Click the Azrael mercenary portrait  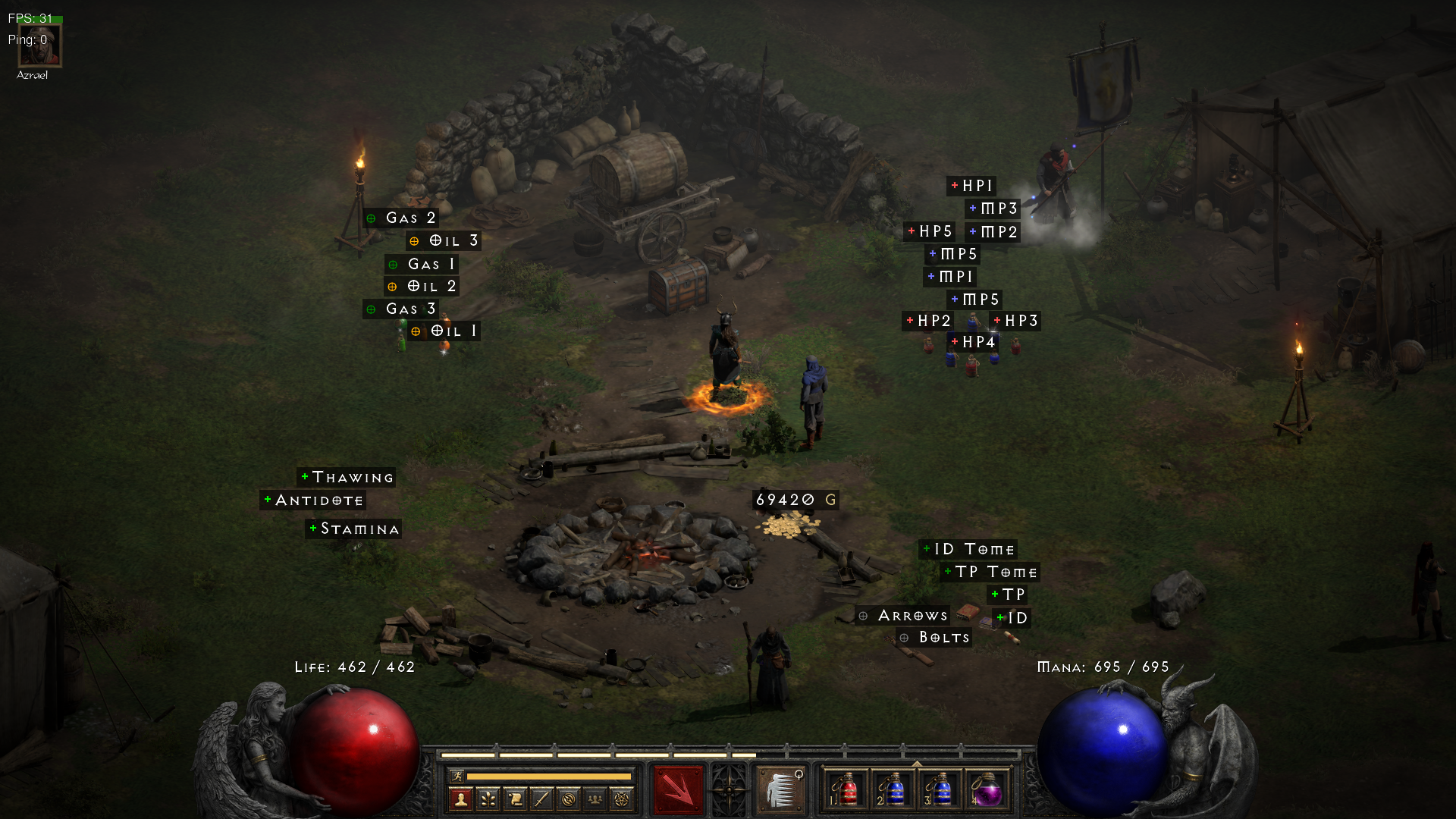[39, 47]
